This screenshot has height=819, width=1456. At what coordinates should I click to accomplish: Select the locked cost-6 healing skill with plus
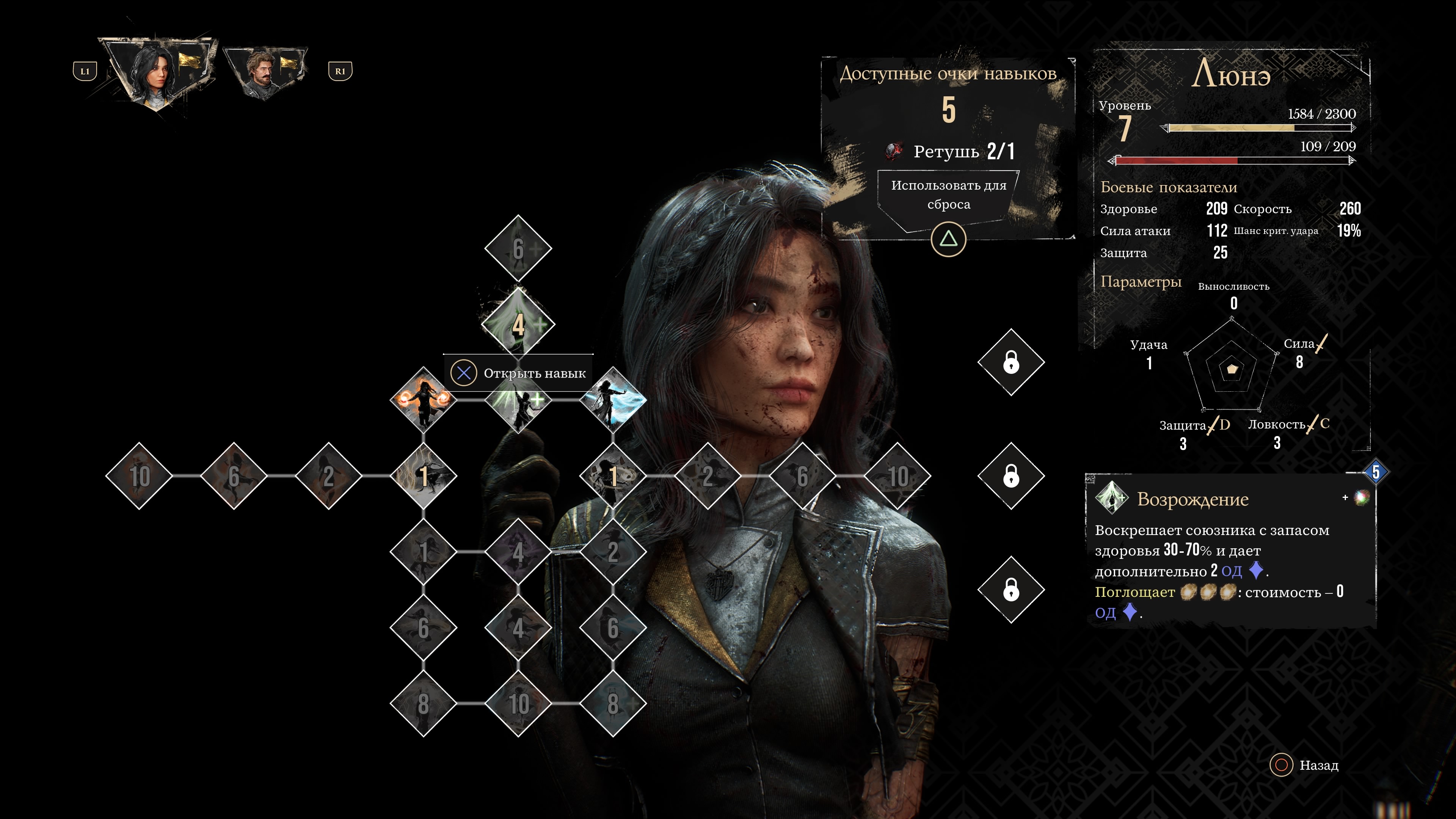click(518, 249)
